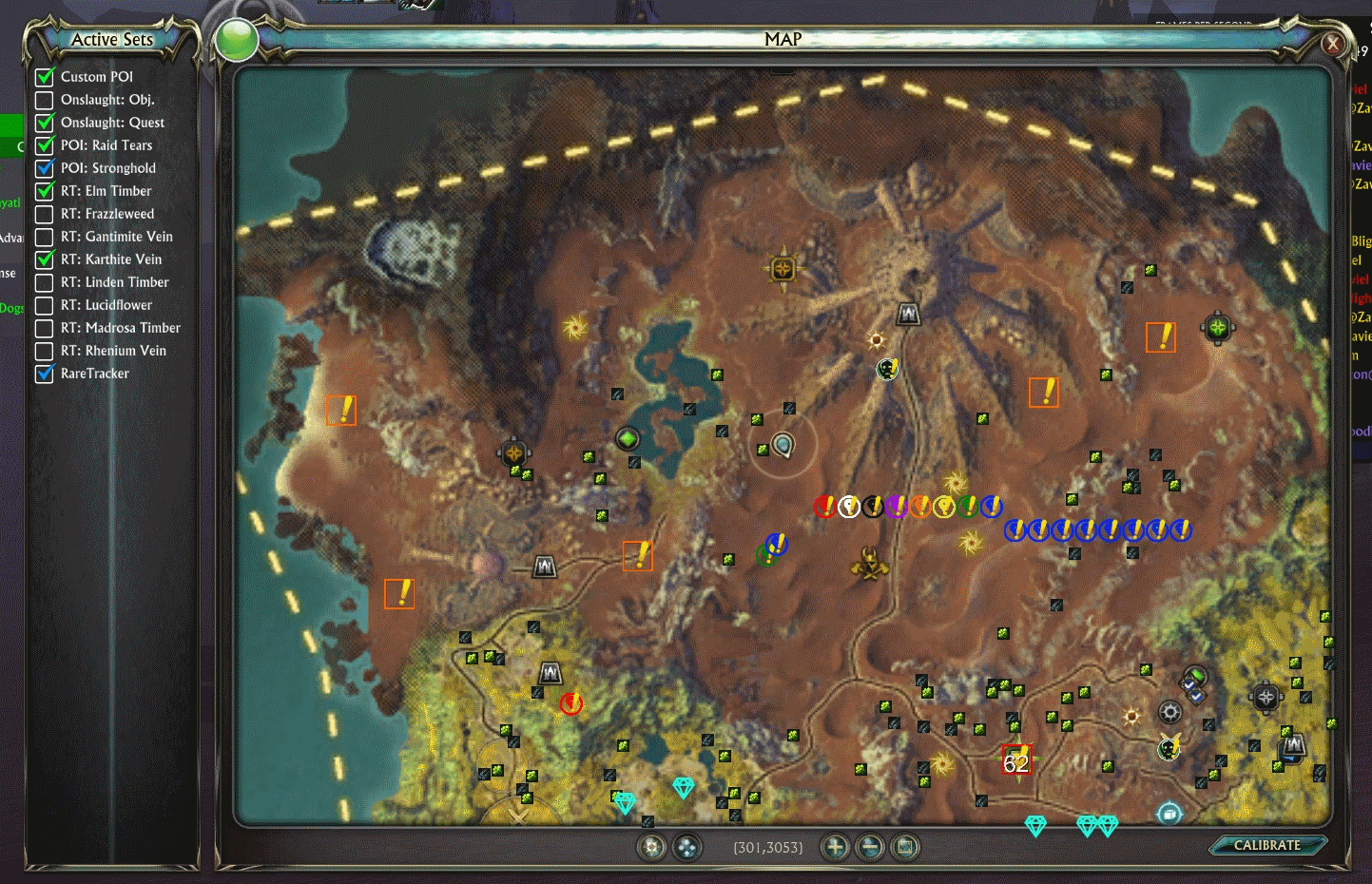Click the gear-shaped marker near the map's bottom-right
The image size is (1372, 884).
1169,710
